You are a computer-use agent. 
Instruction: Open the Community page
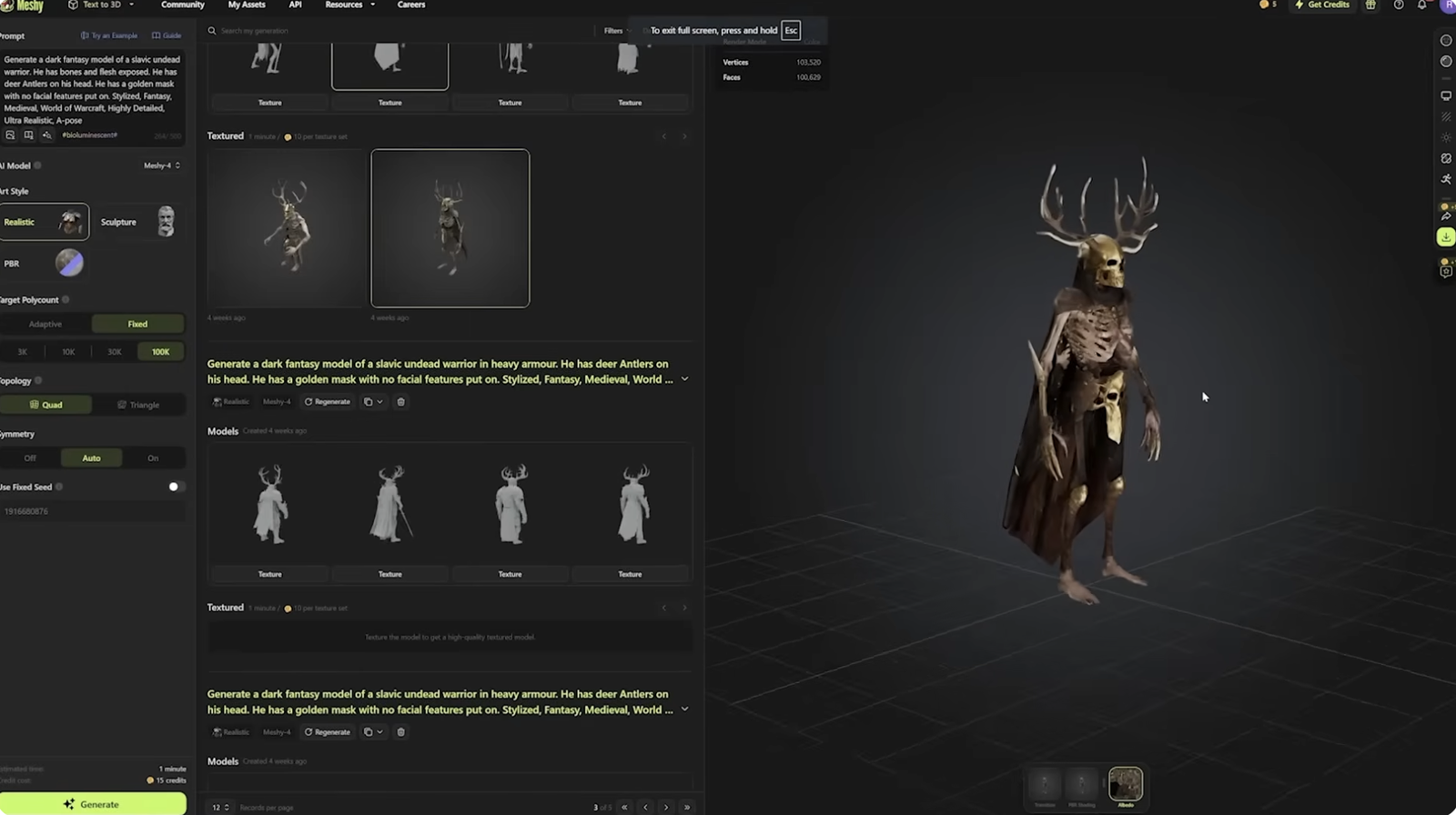(x=182, y=5)
